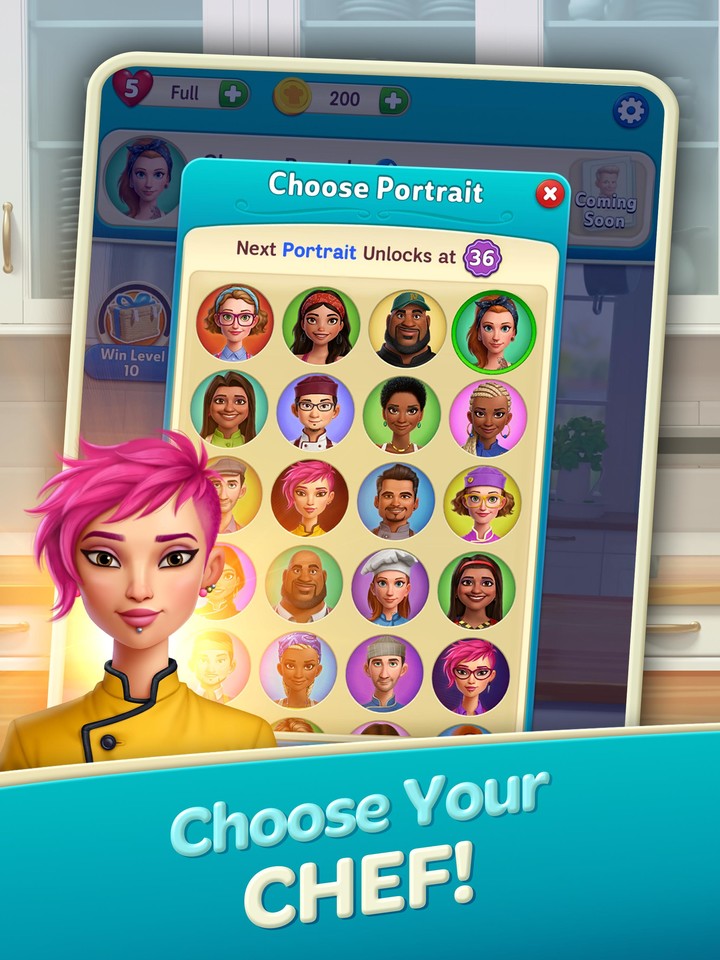Choose the redhead portrait with pink glasses

point(234,322)
